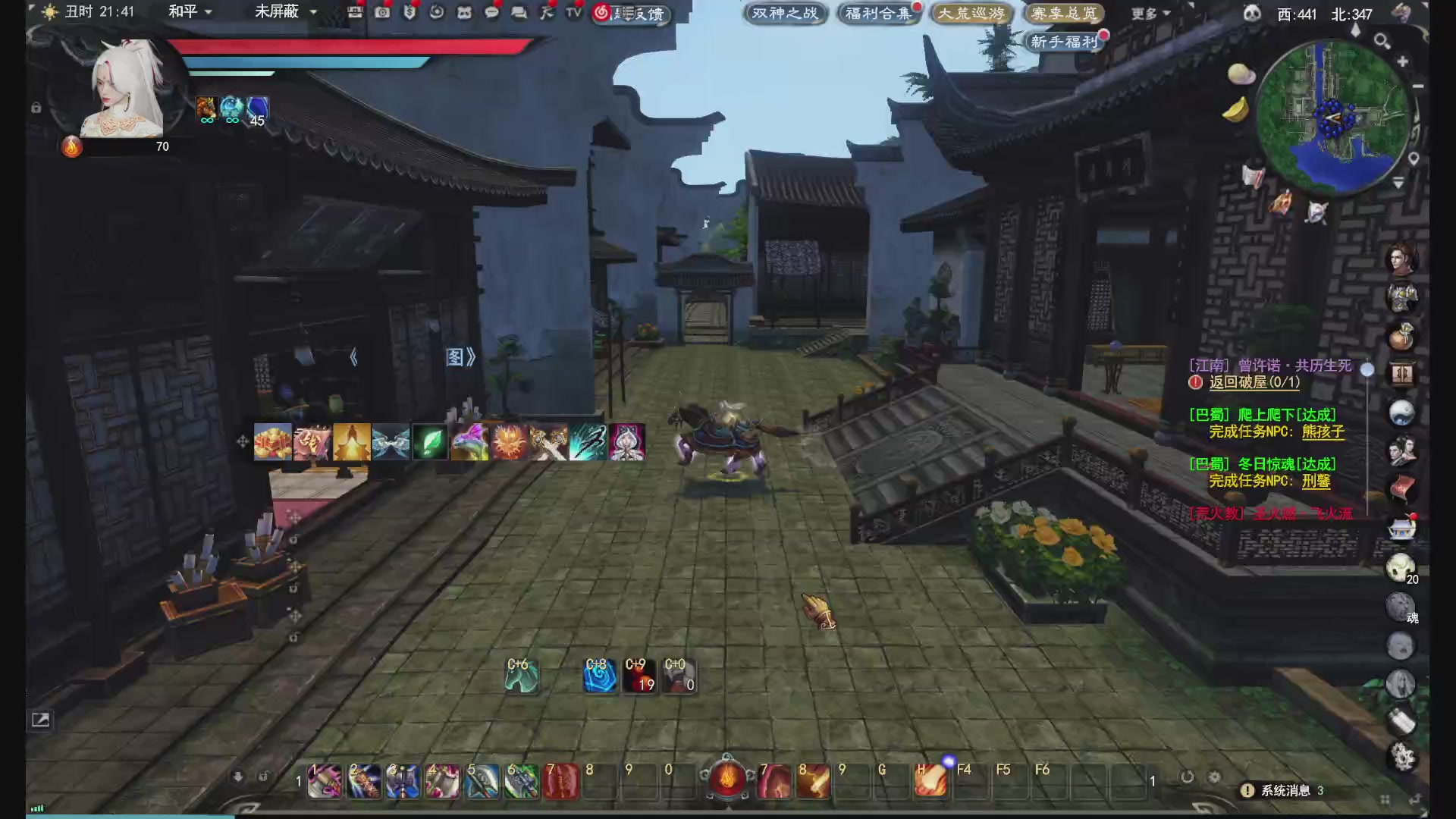
Task: Toggle the location pin icon under the minimap
Action: pos(1413,158)
